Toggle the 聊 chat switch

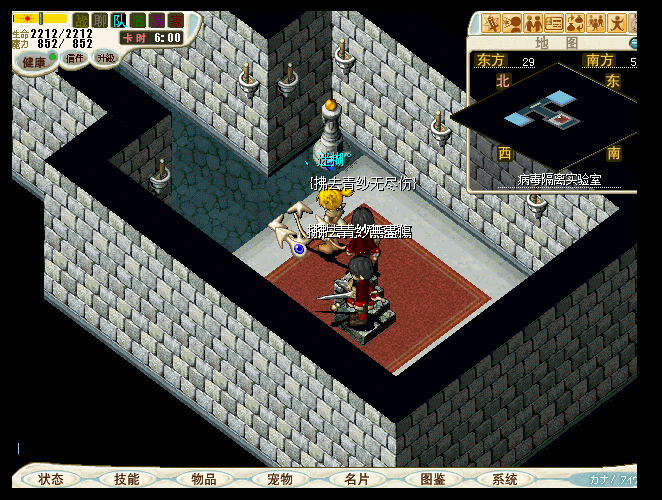[99, 20]
